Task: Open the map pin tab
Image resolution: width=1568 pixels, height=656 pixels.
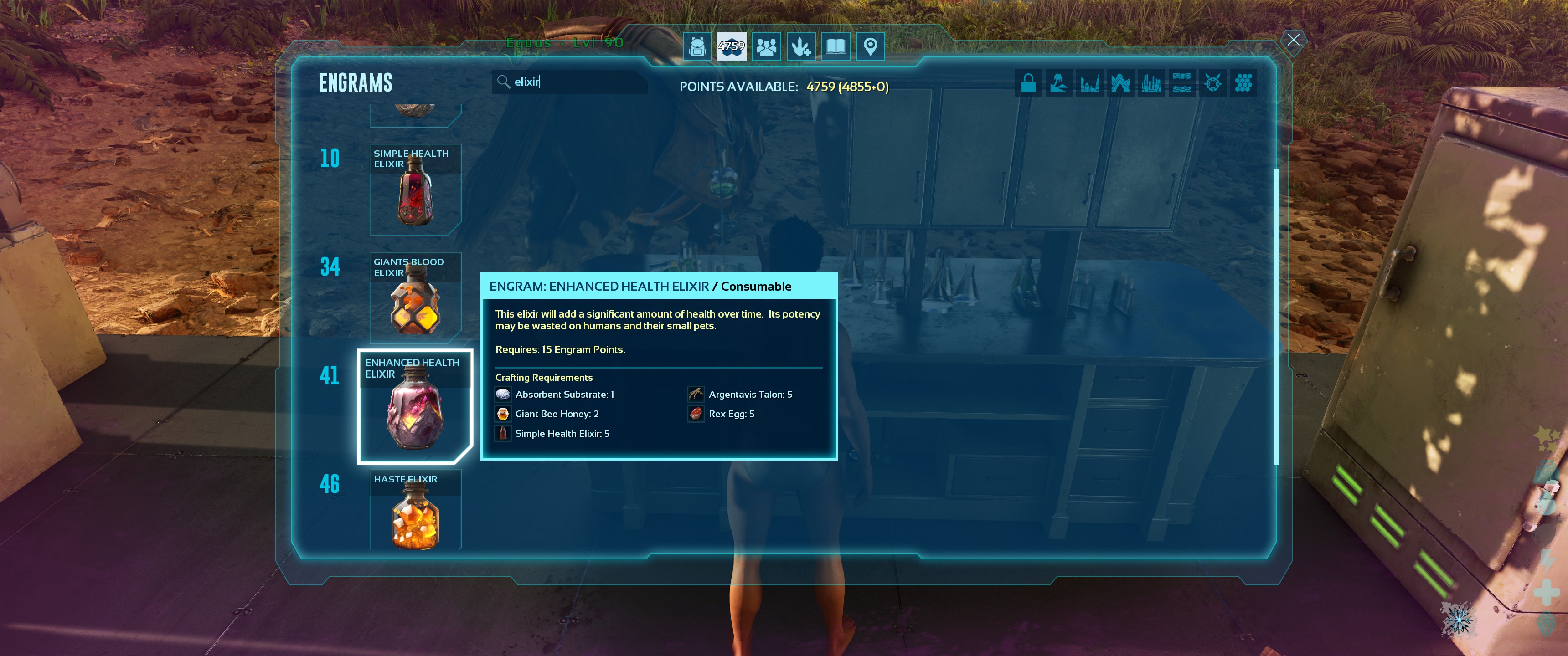Action: coord(871,46)
